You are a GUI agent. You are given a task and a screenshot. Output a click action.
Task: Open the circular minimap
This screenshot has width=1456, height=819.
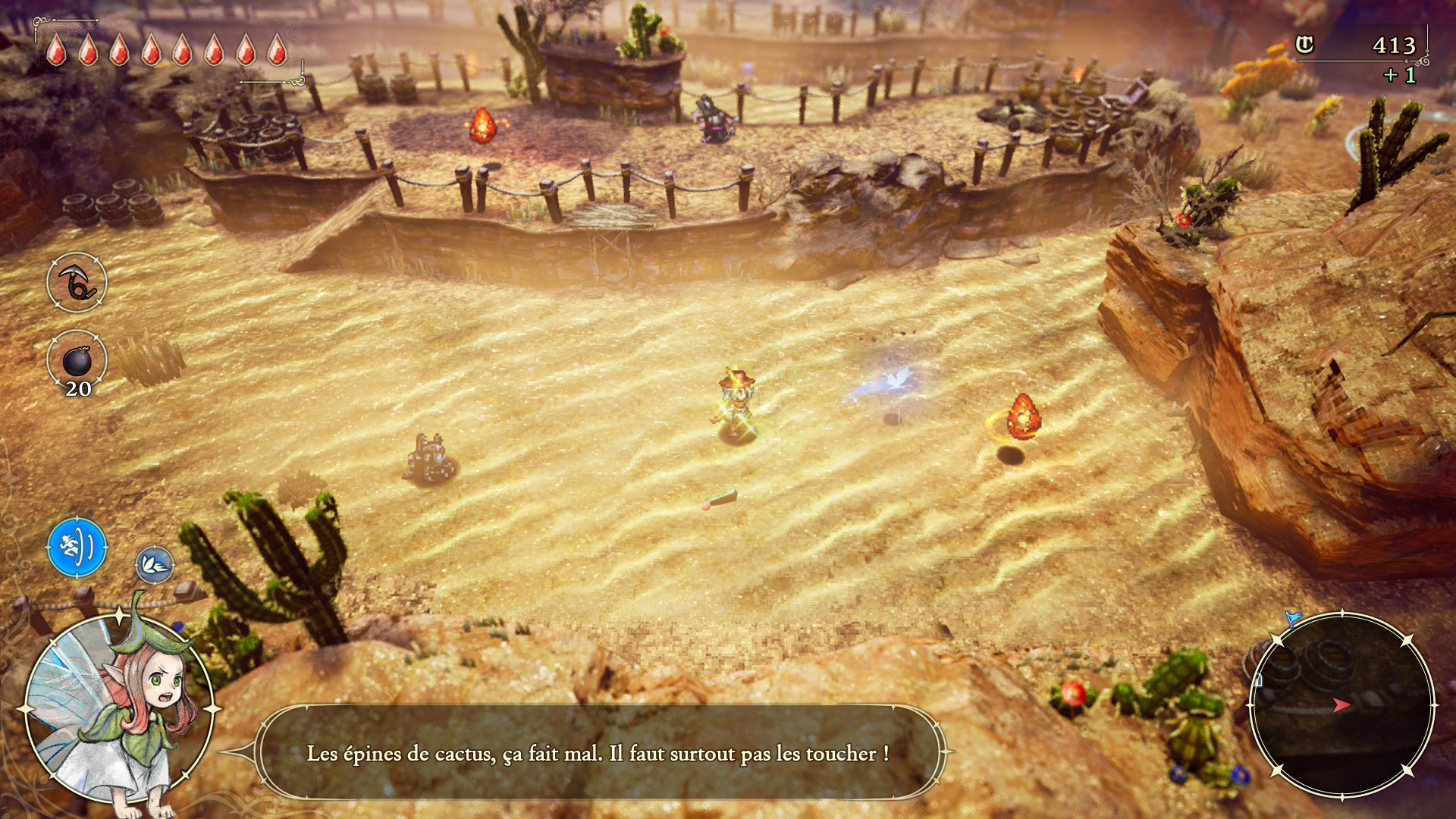click(x=1341, y=704)
